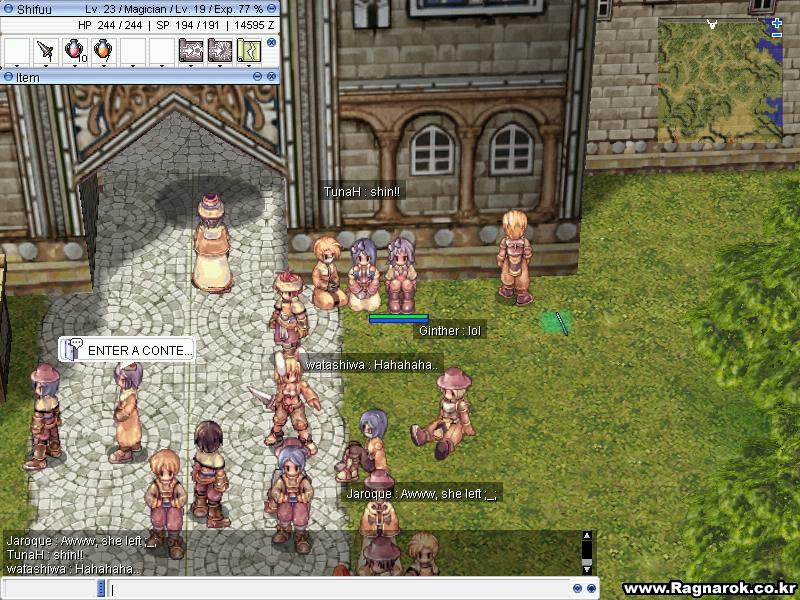800x600 pixels.
Task: Use the red potion with count 10
Action: [x=74, y=50]
